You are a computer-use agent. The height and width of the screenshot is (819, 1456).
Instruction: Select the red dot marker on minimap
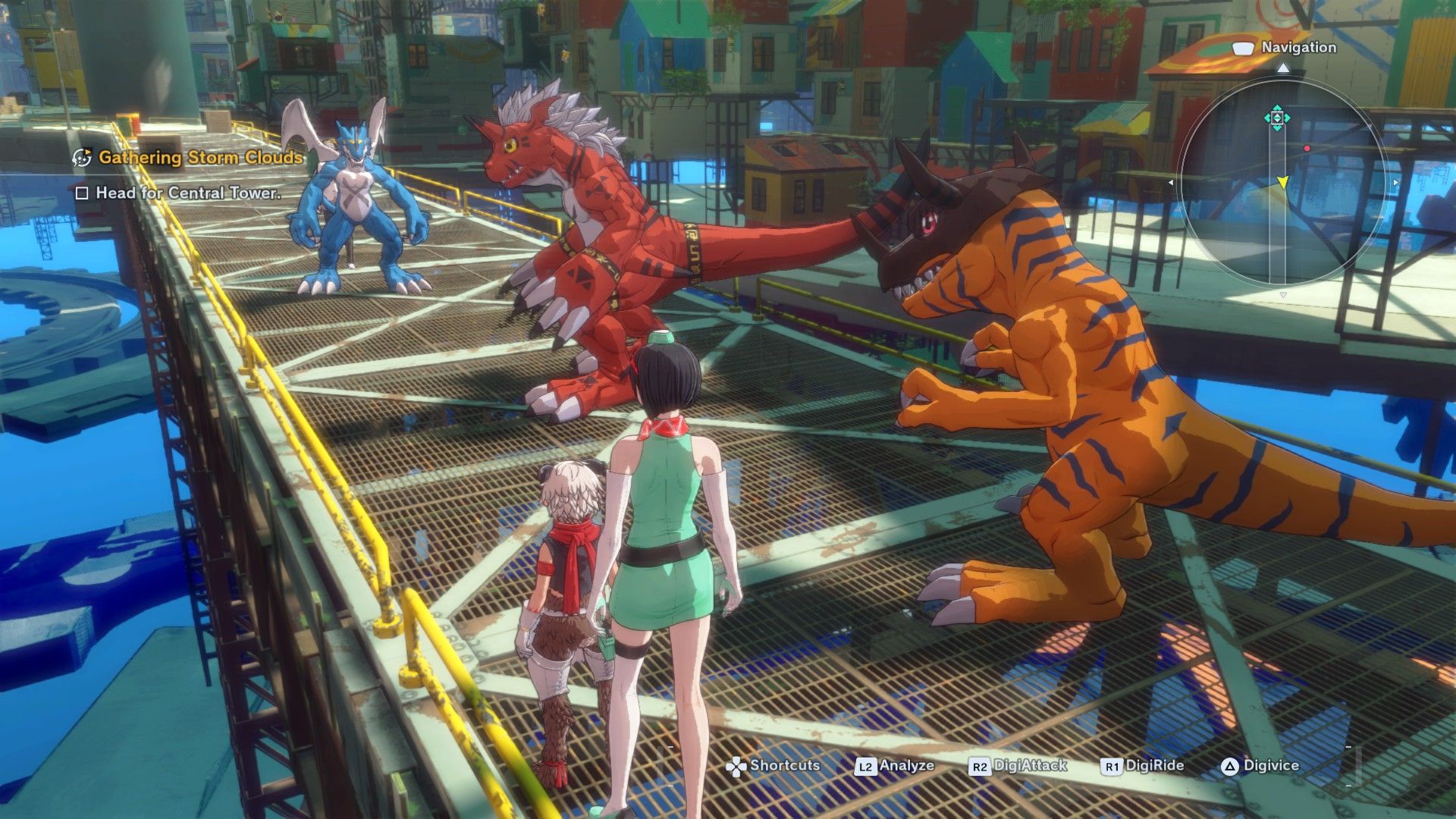click(x=1307, y=149)
